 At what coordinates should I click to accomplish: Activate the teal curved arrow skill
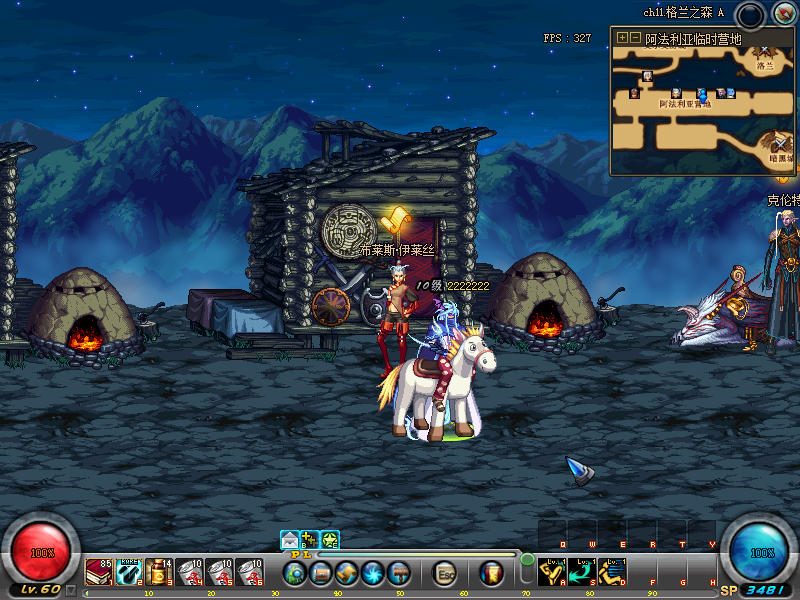582,571
